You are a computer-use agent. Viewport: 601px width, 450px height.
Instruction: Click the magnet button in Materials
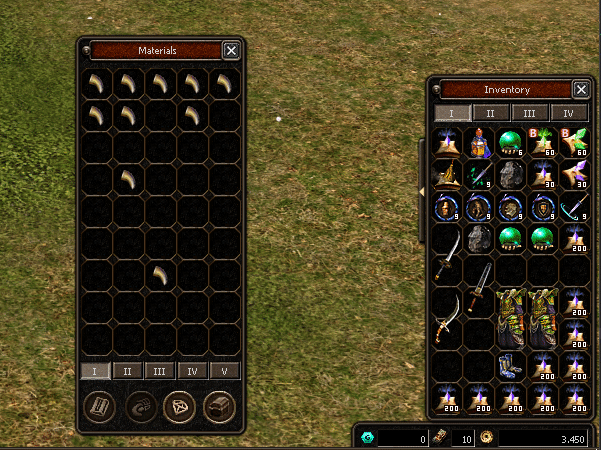[x=139, y=408]
